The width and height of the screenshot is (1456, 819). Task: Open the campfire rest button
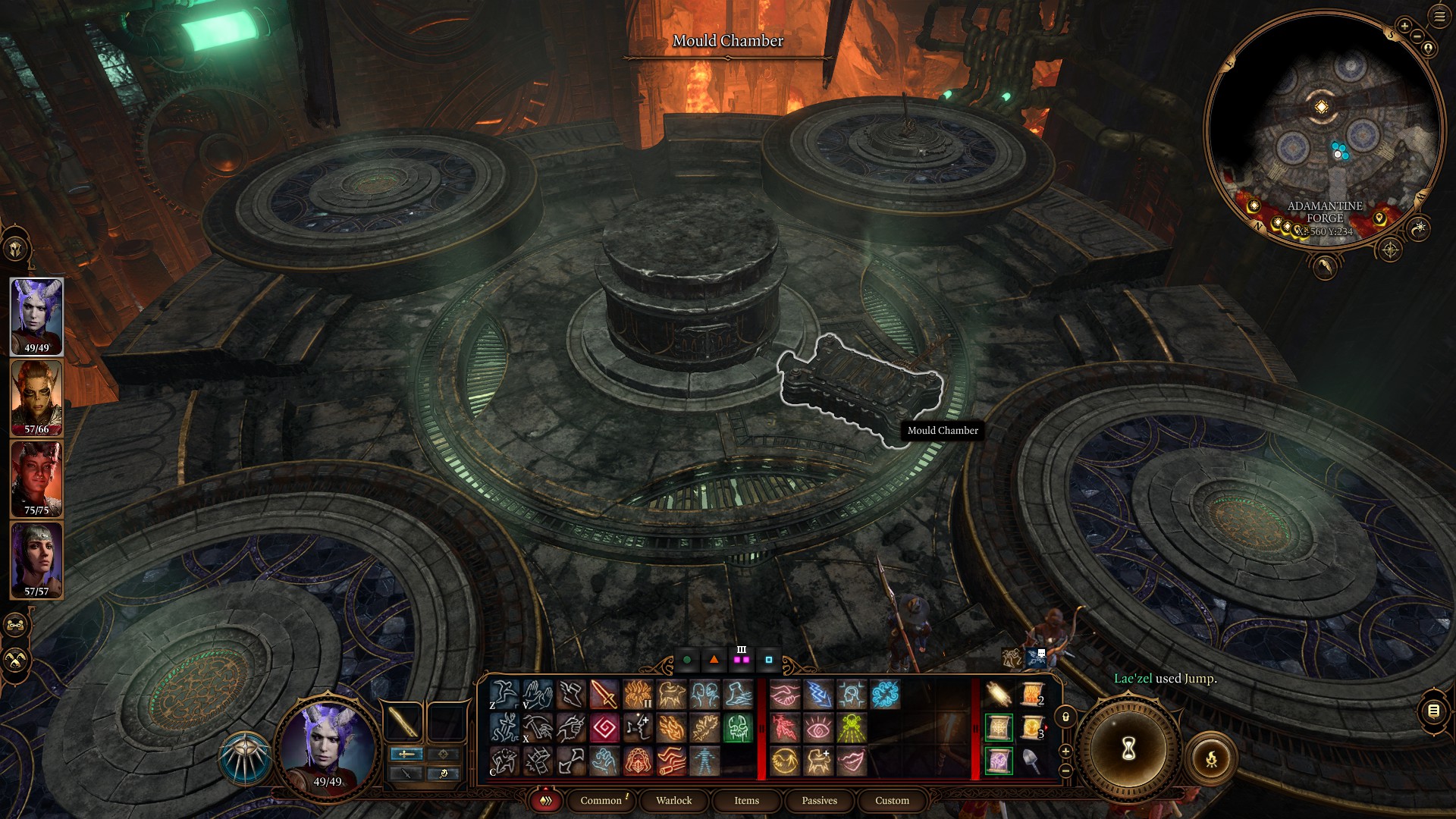[1211, 758]
